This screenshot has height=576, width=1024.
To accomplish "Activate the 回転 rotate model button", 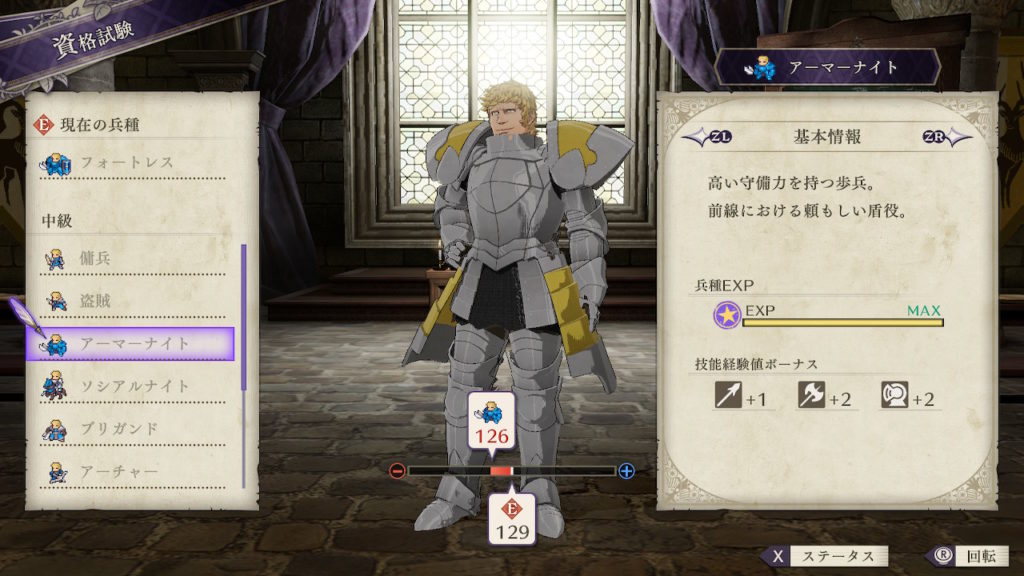I will tap(959, 556).
